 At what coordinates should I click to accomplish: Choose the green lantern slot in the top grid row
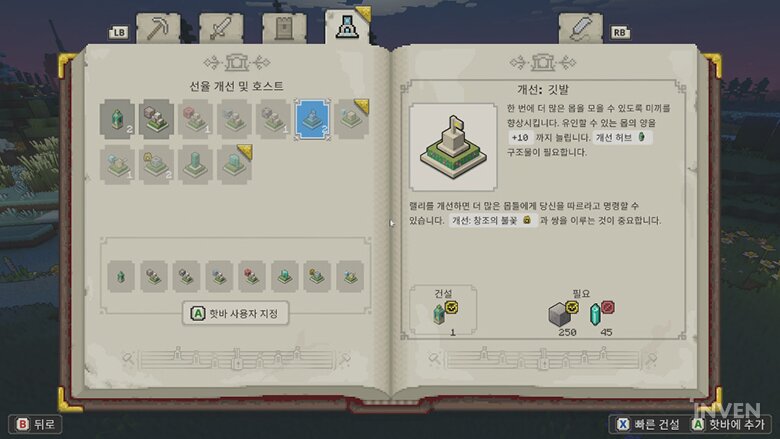click(x=116, y=119)
